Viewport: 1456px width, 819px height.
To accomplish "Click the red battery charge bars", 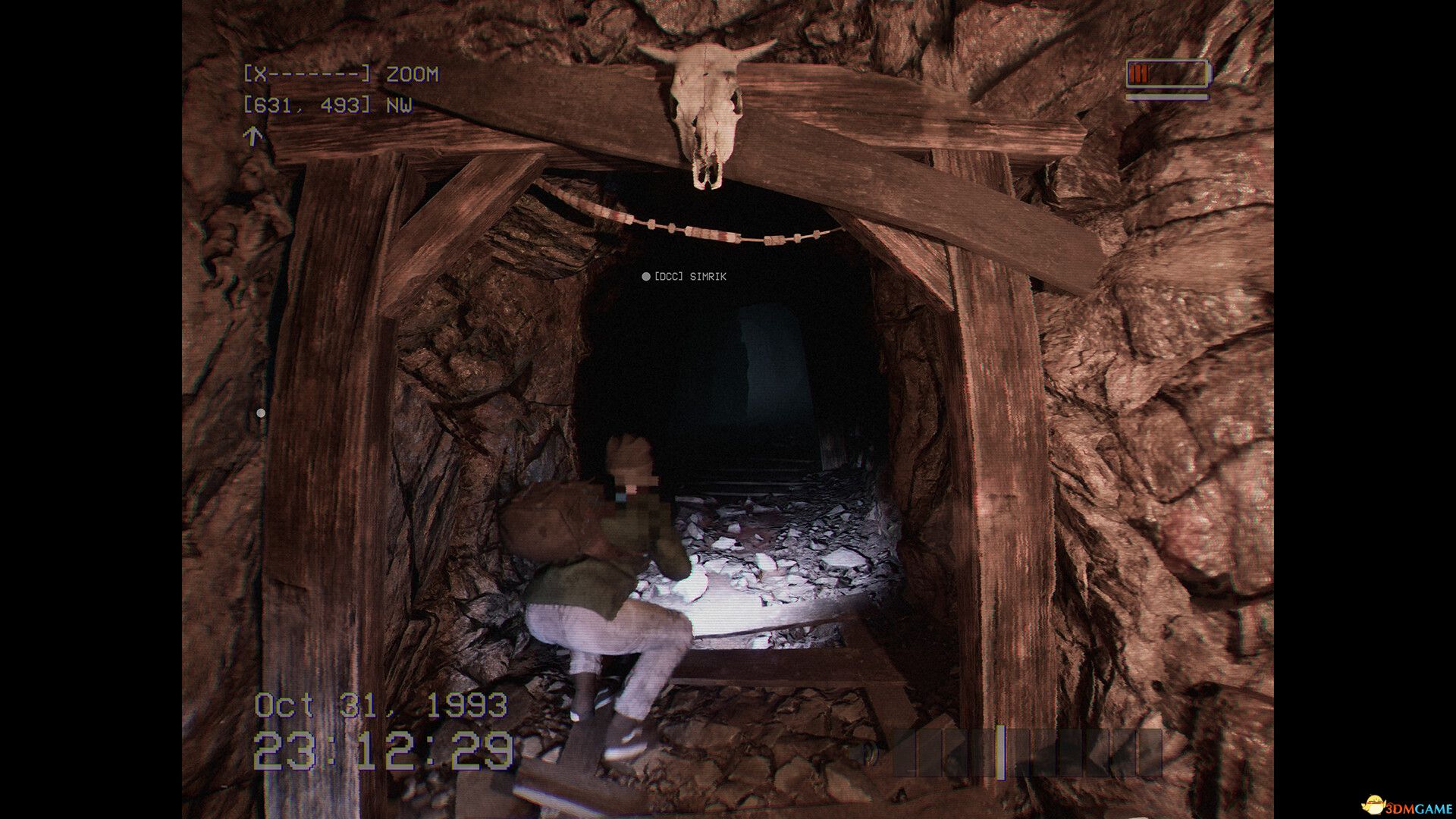I will coord(1140,74).
